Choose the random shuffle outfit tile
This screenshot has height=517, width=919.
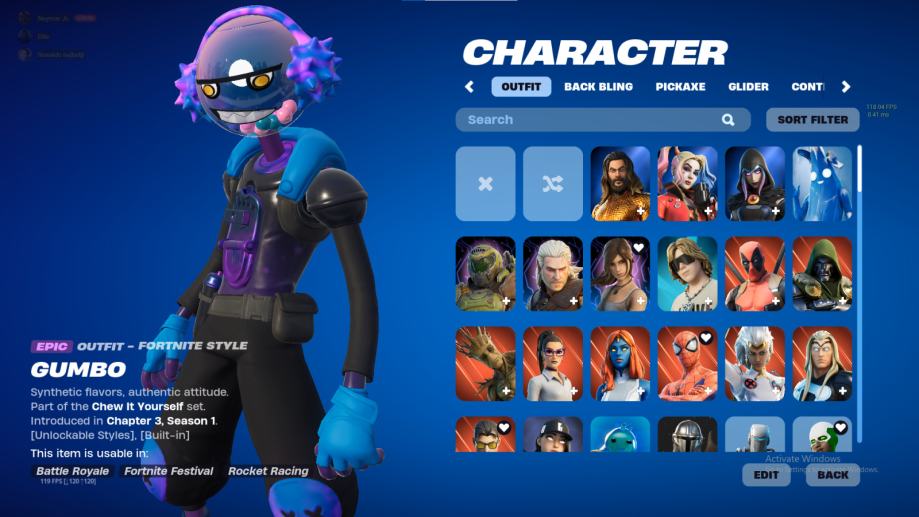(x=553, y=184)
